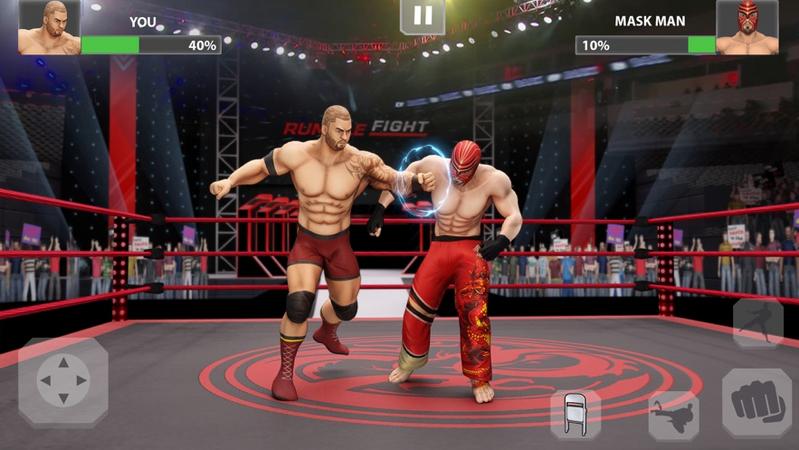Use the kick attack button

click(673, 416)
